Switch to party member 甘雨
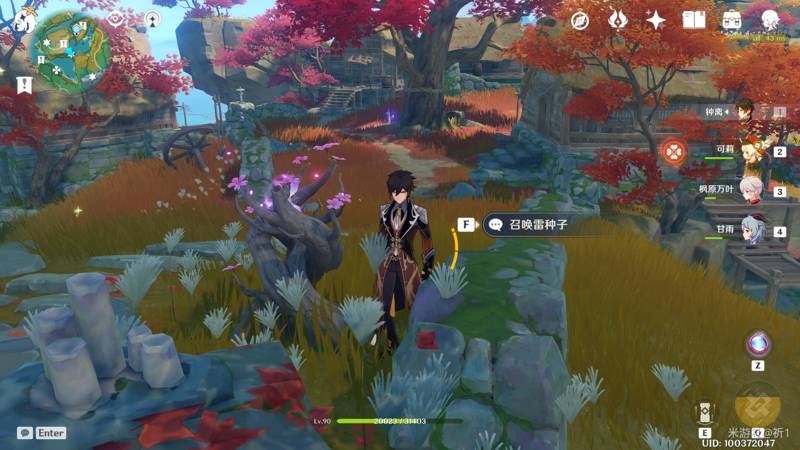 point(755,228)
